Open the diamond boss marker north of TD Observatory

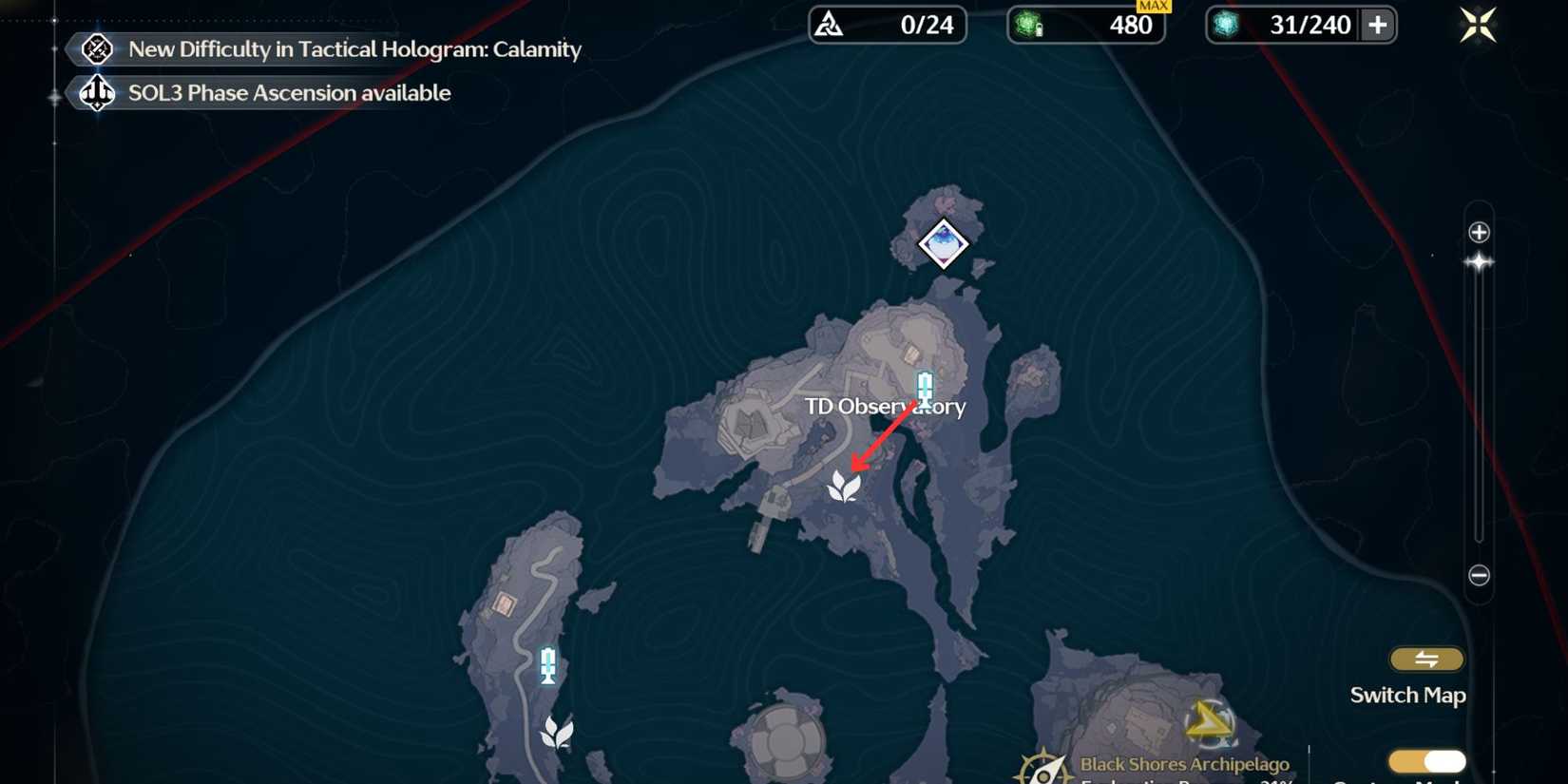(x=942, y=244)
